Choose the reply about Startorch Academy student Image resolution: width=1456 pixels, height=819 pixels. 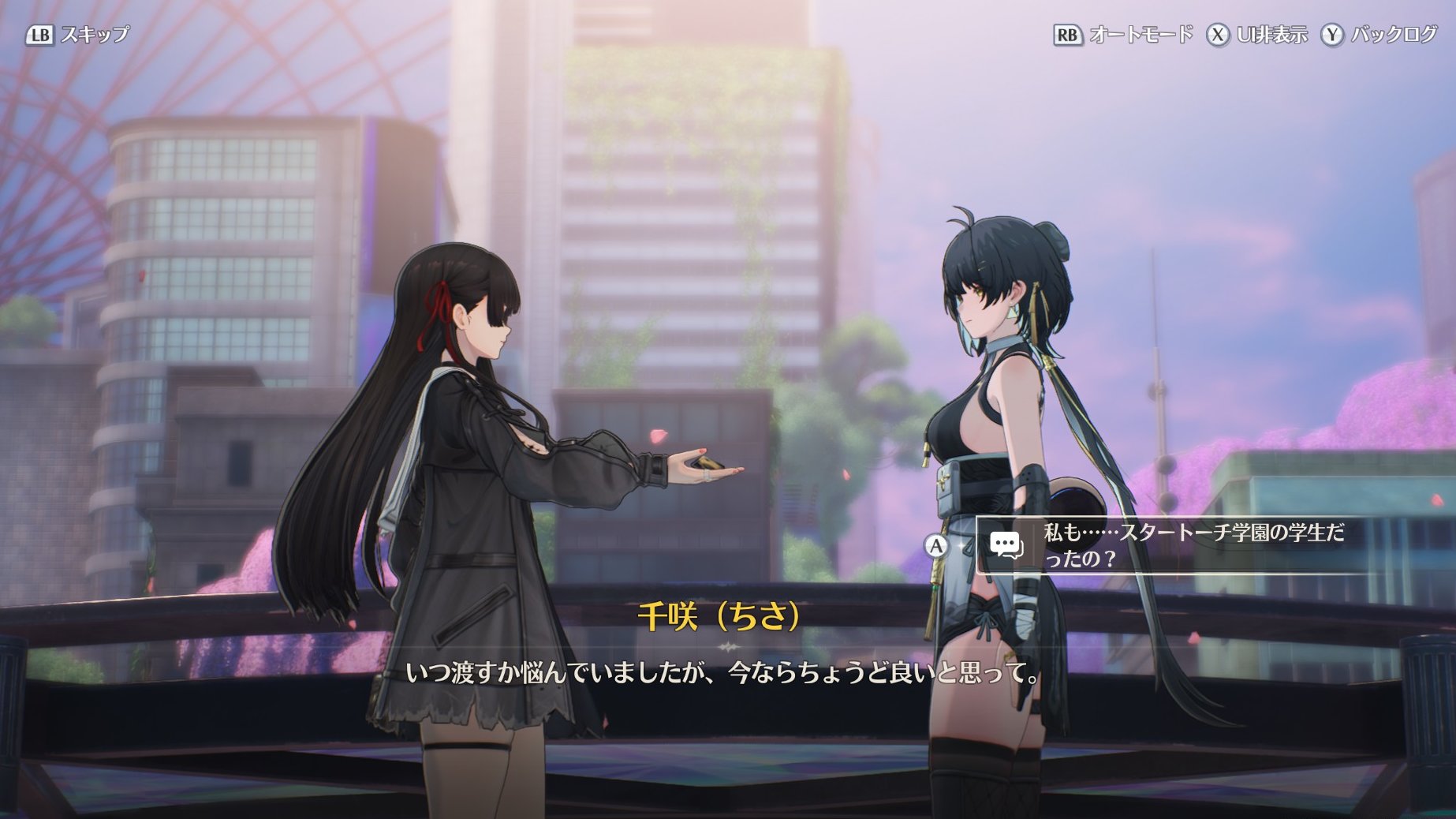(x=1175, y=545)
